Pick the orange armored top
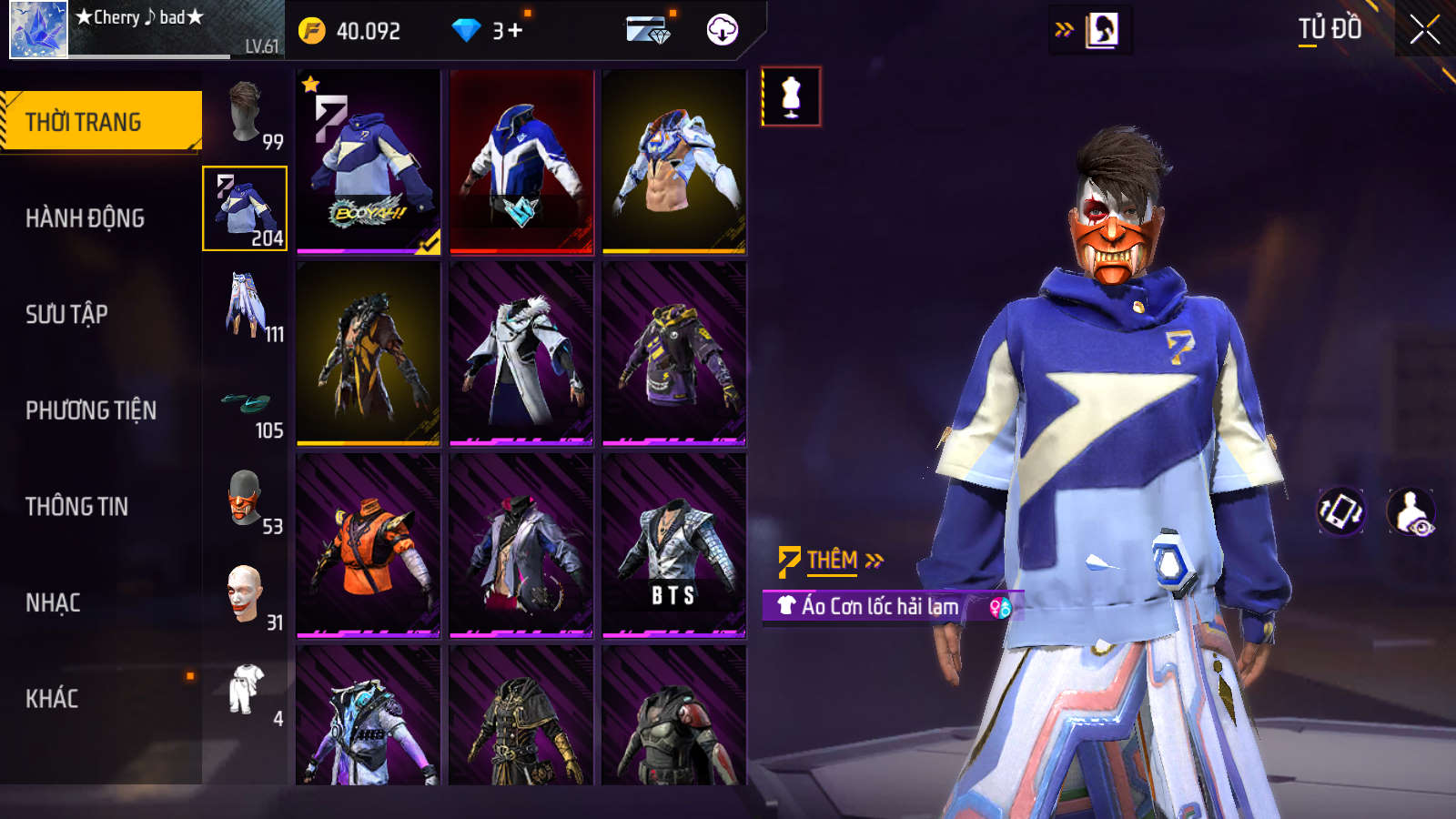 (369, 544)
